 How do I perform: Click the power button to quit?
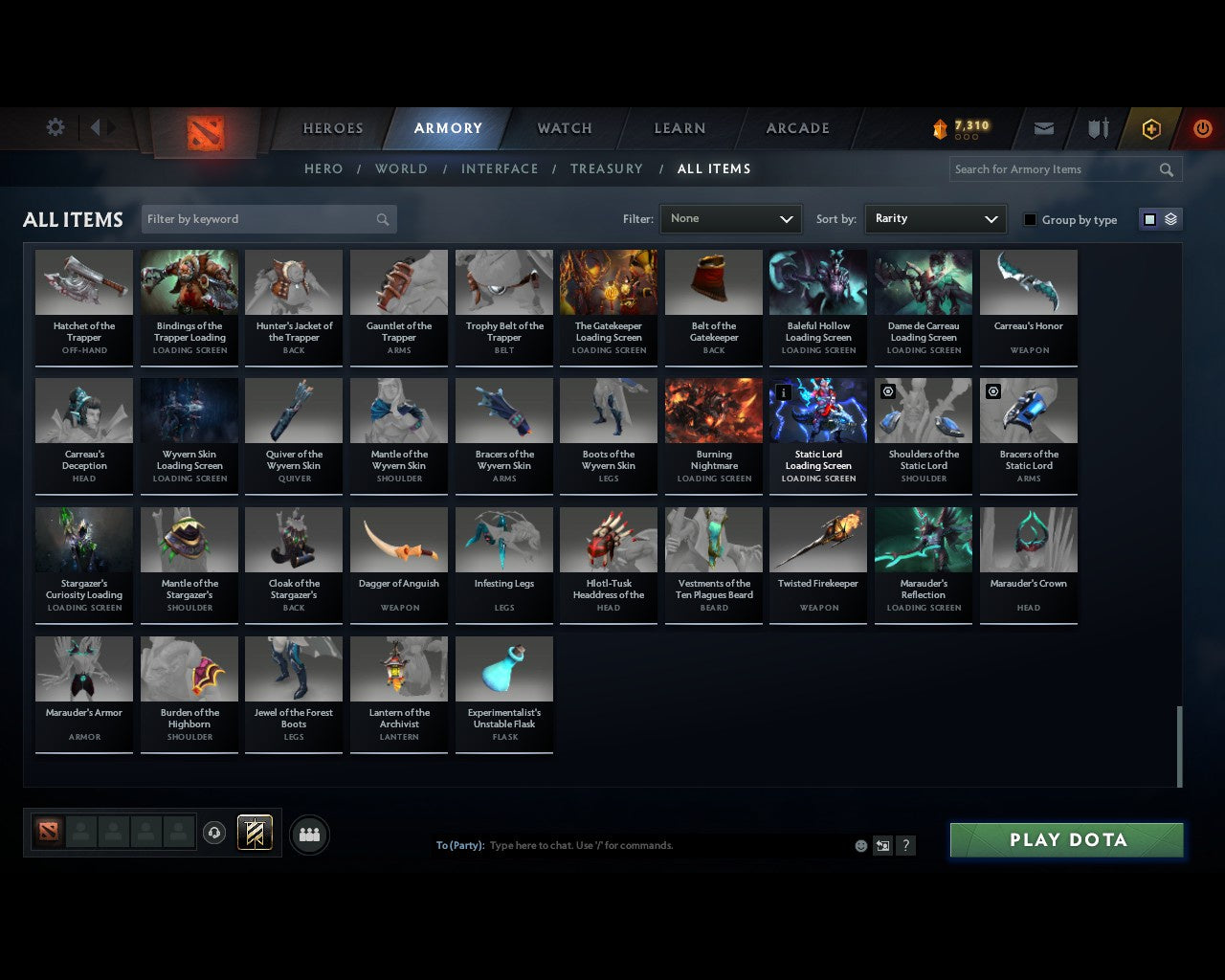click(x=1203, y=127)
